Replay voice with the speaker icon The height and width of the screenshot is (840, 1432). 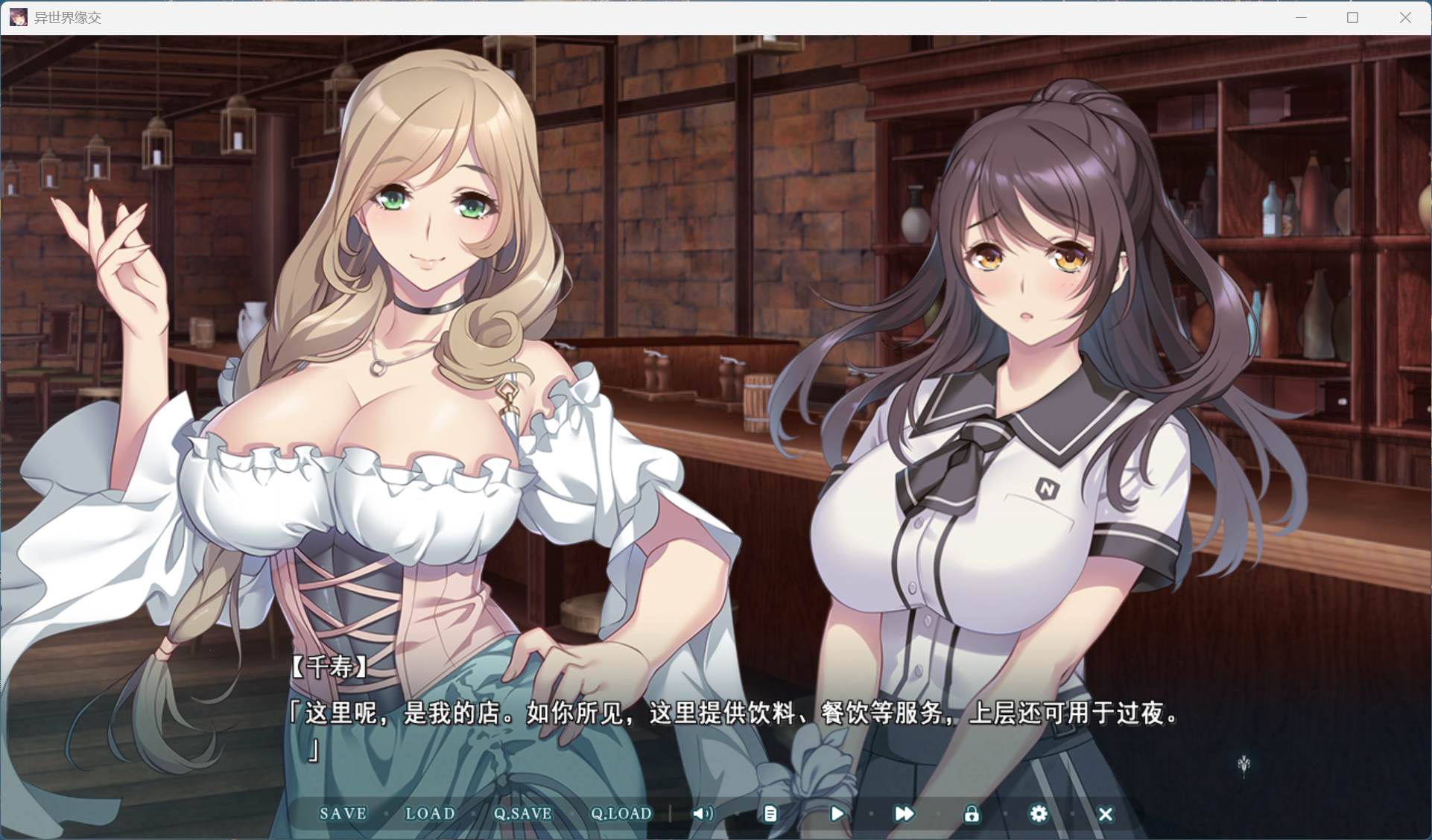pyautogui.click(x=702, y=814)
